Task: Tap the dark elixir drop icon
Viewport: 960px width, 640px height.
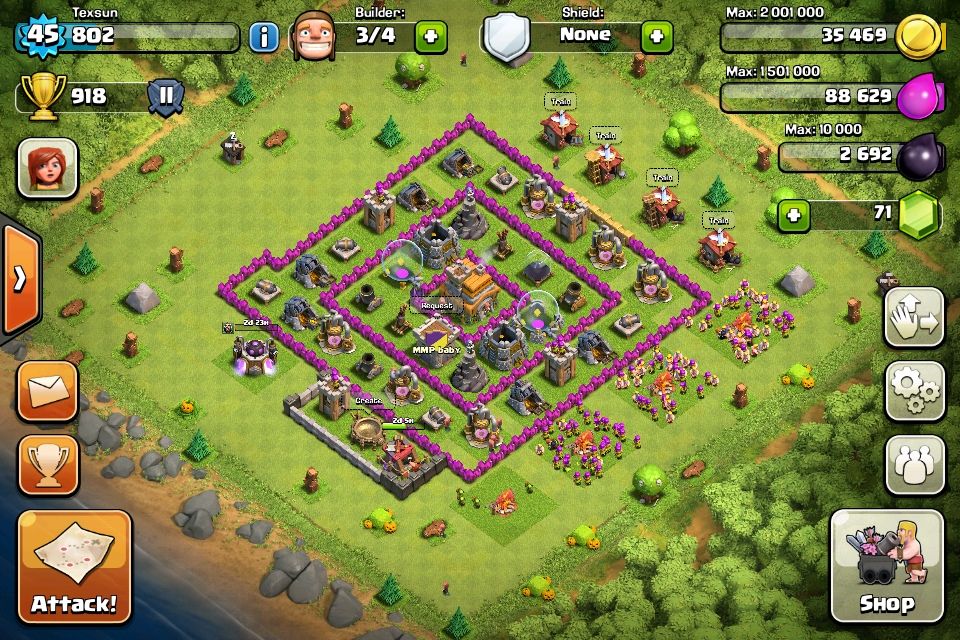Action: click(x=919, y=157)
